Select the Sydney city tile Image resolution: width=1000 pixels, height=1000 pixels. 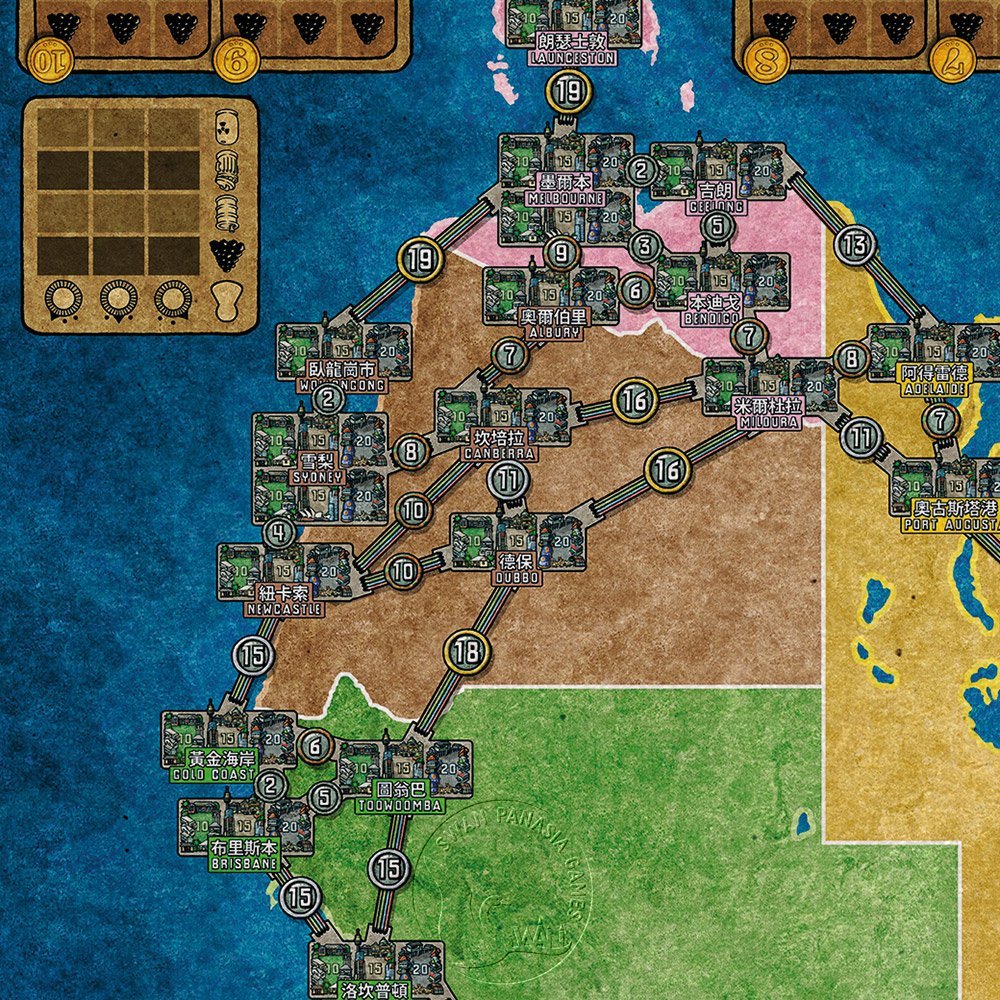320,468
